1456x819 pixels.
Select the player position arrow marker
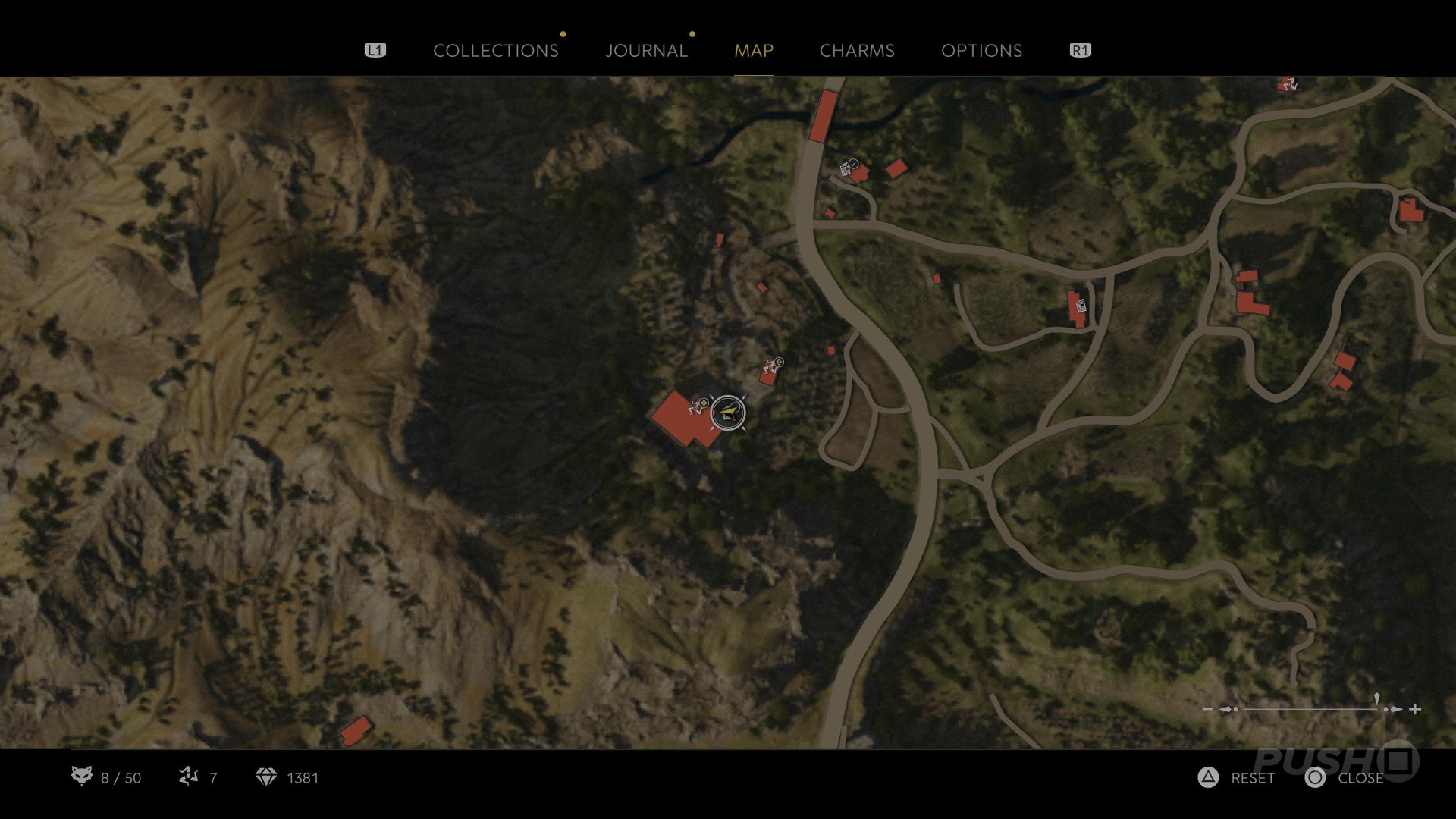tap(728, 413)
